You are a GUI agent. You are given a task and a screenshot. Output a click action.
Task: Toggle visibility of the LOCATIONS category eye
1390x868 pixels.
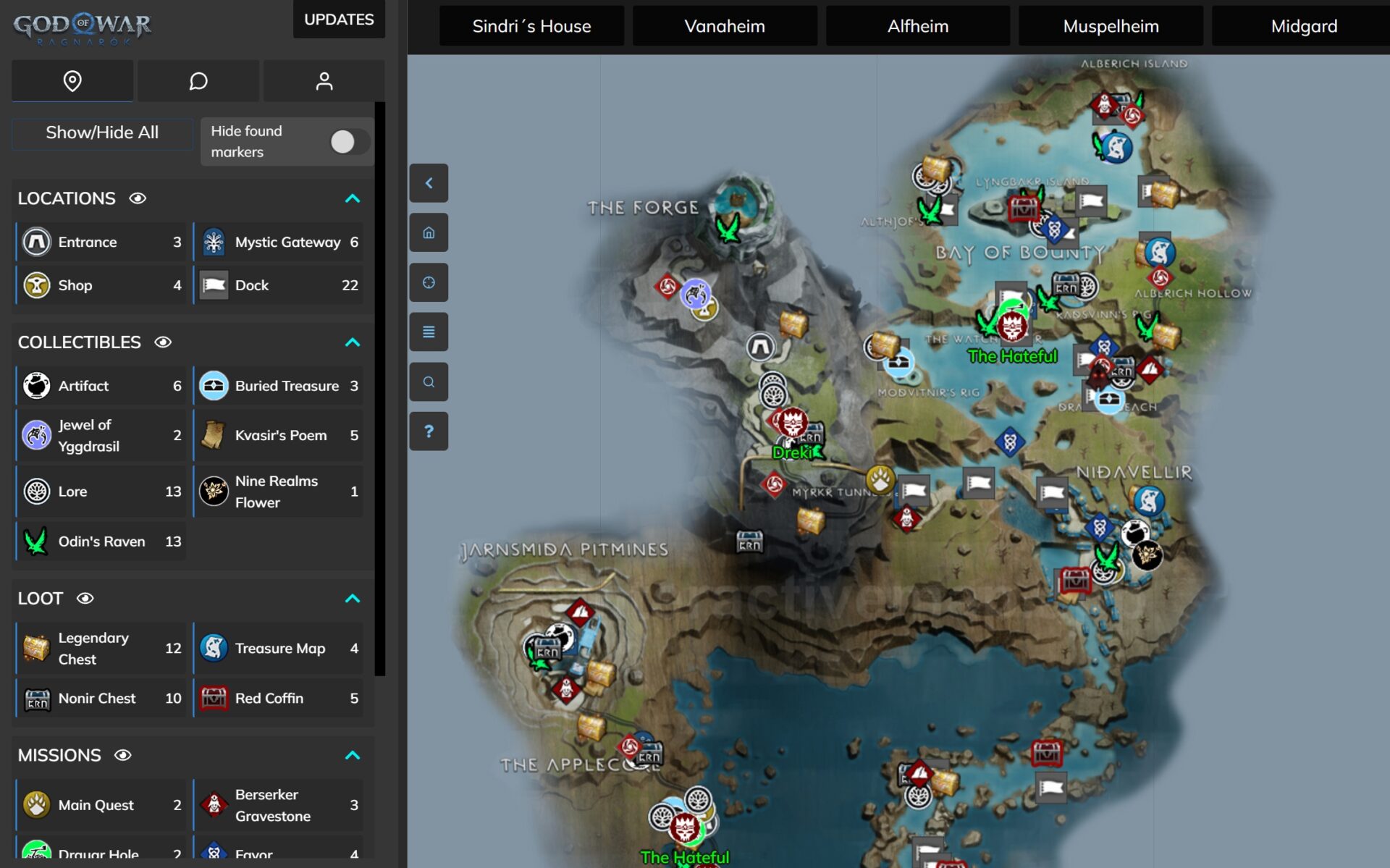(x=139, y=198)
